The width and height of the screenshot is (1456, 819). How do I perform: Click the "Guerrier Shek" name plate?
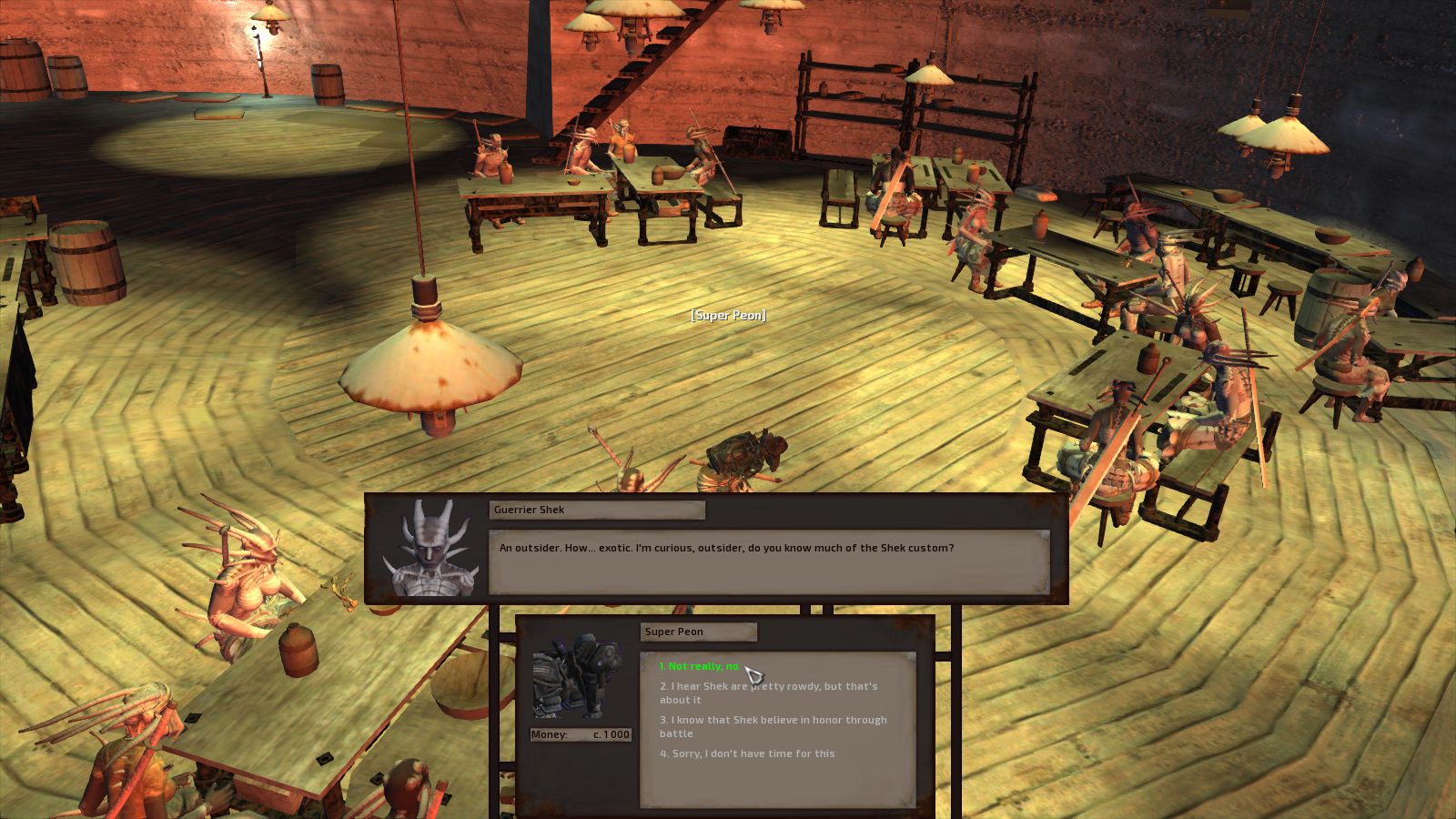pyautogui.click(x=595, y=511)
